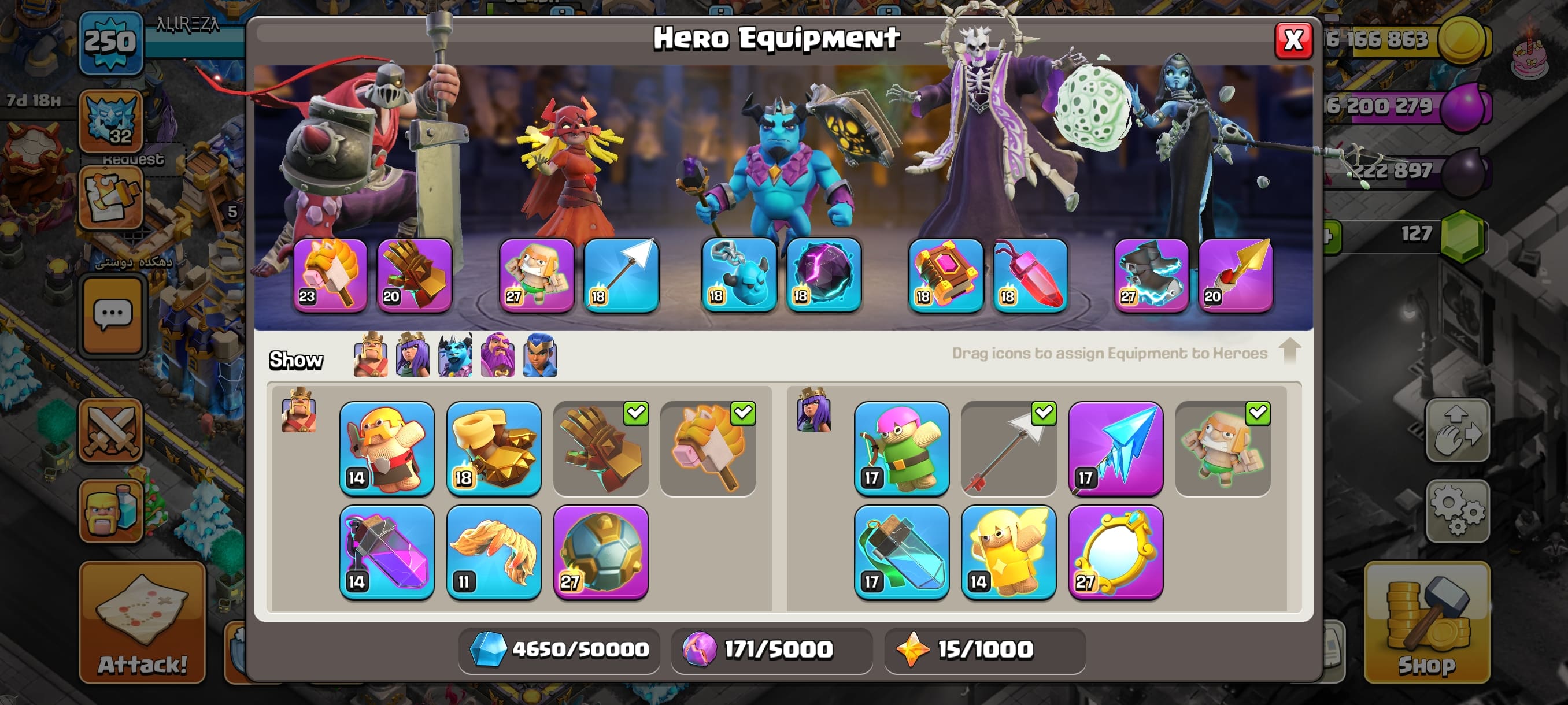1568x705 pixels.
Task: Show Barbarian King equipment filter
Action: pyautogui.click(x=370, y=355)
